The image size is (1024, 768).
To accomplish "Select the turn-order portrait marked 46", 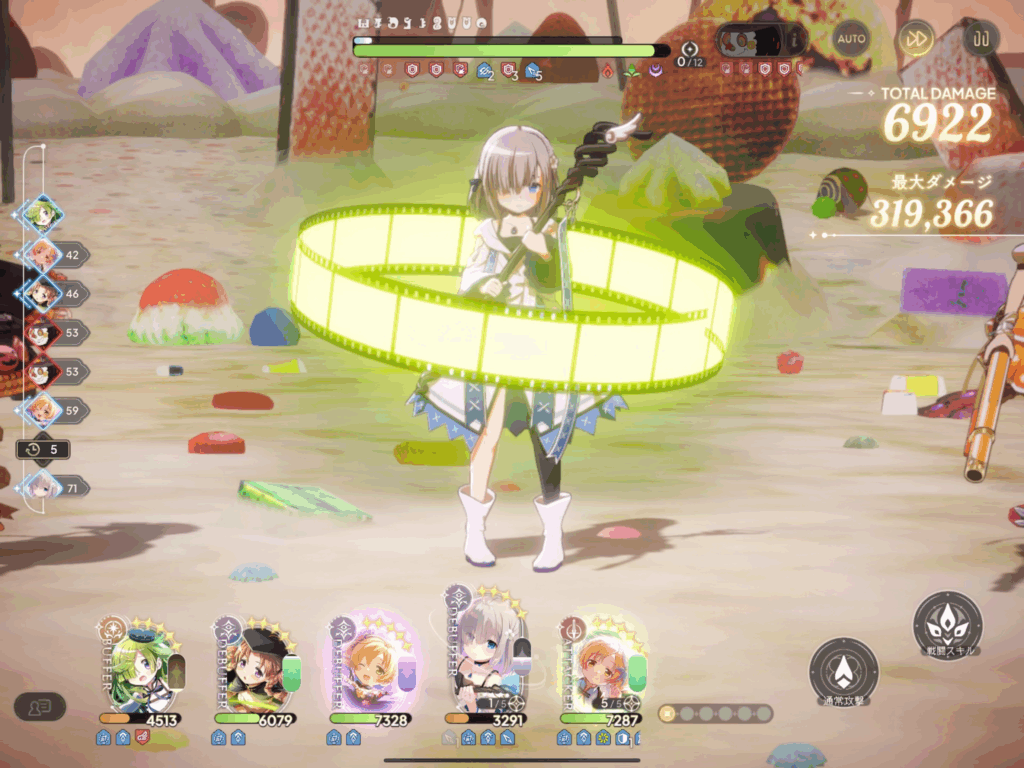I will coord(43,294).
